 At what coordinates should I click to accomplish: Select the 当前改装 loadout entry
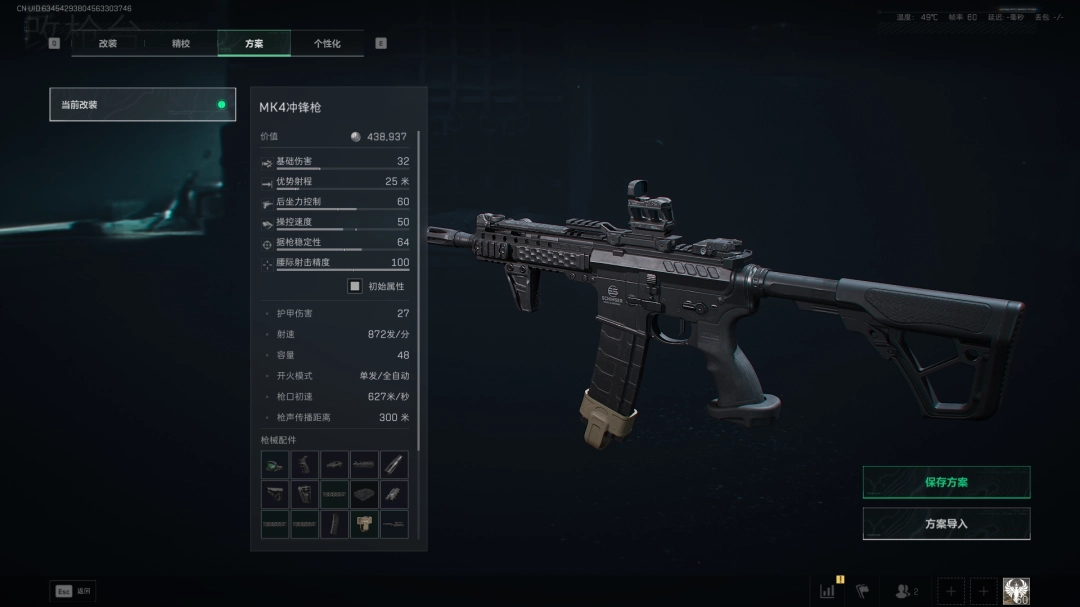[x=142, y=104]
